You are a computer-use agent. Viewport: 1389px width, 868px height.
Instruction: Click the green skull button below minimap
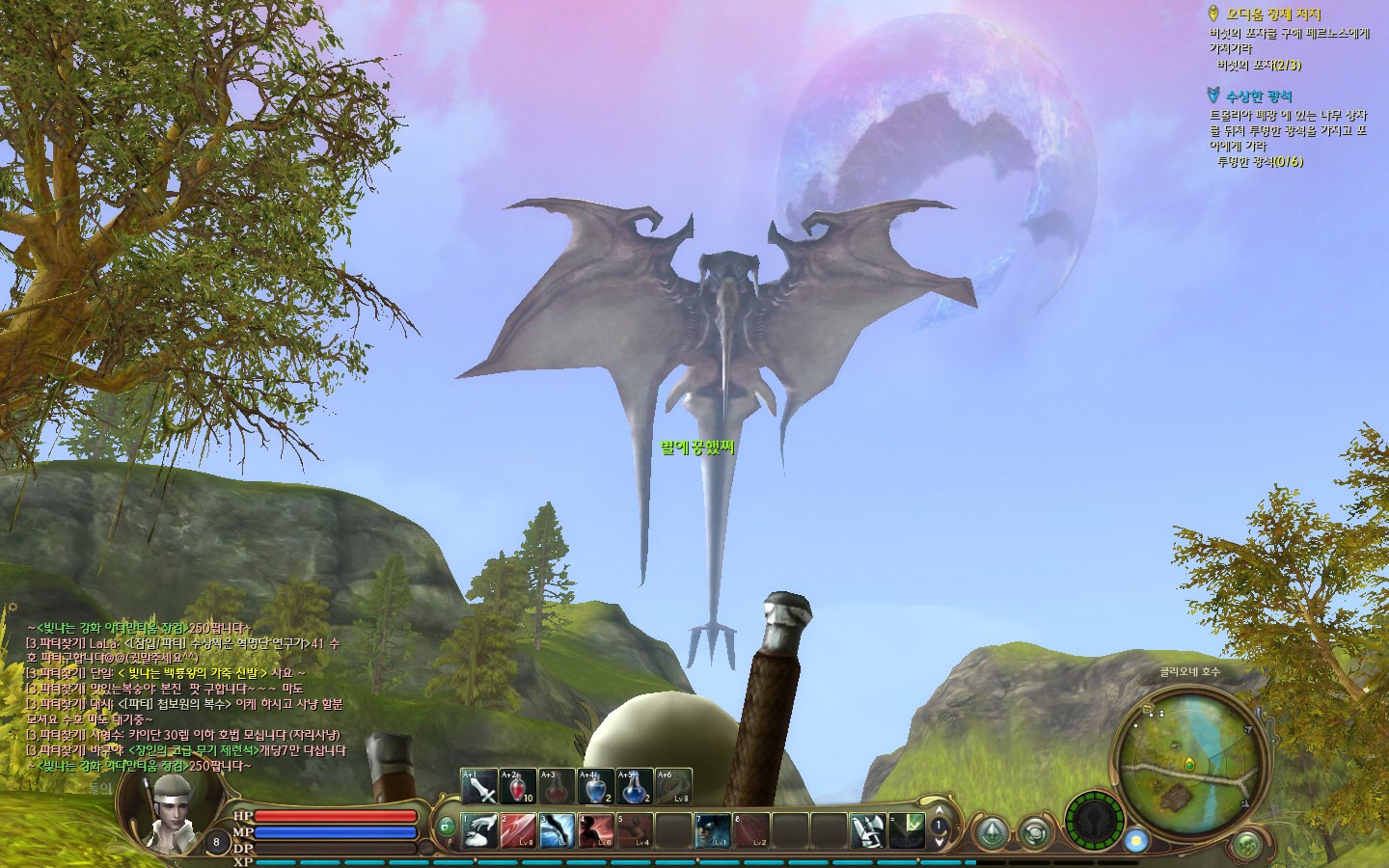(x=1249, y=845)
